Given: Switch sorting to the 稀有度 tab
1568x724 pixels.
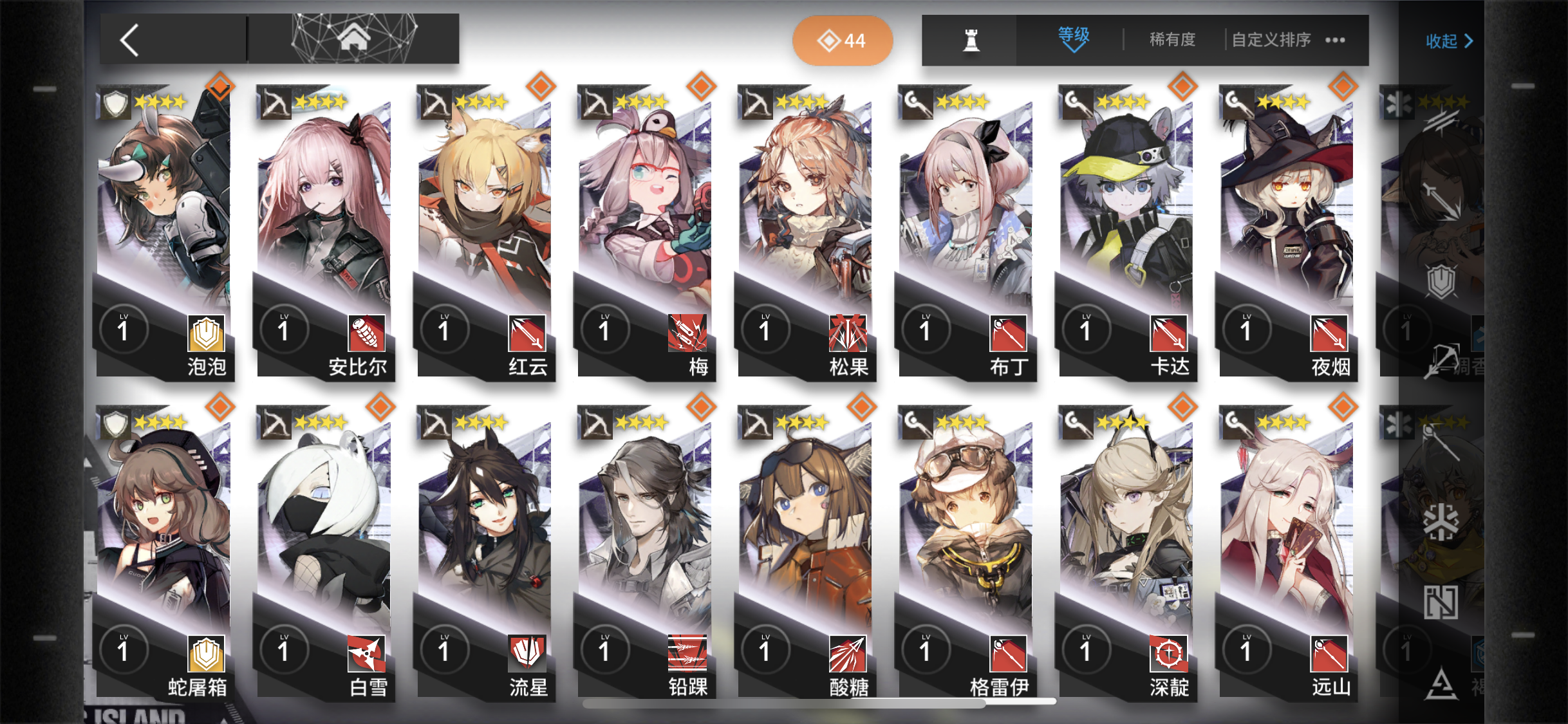Looking at the screenshot, I should pos(1171,39).
